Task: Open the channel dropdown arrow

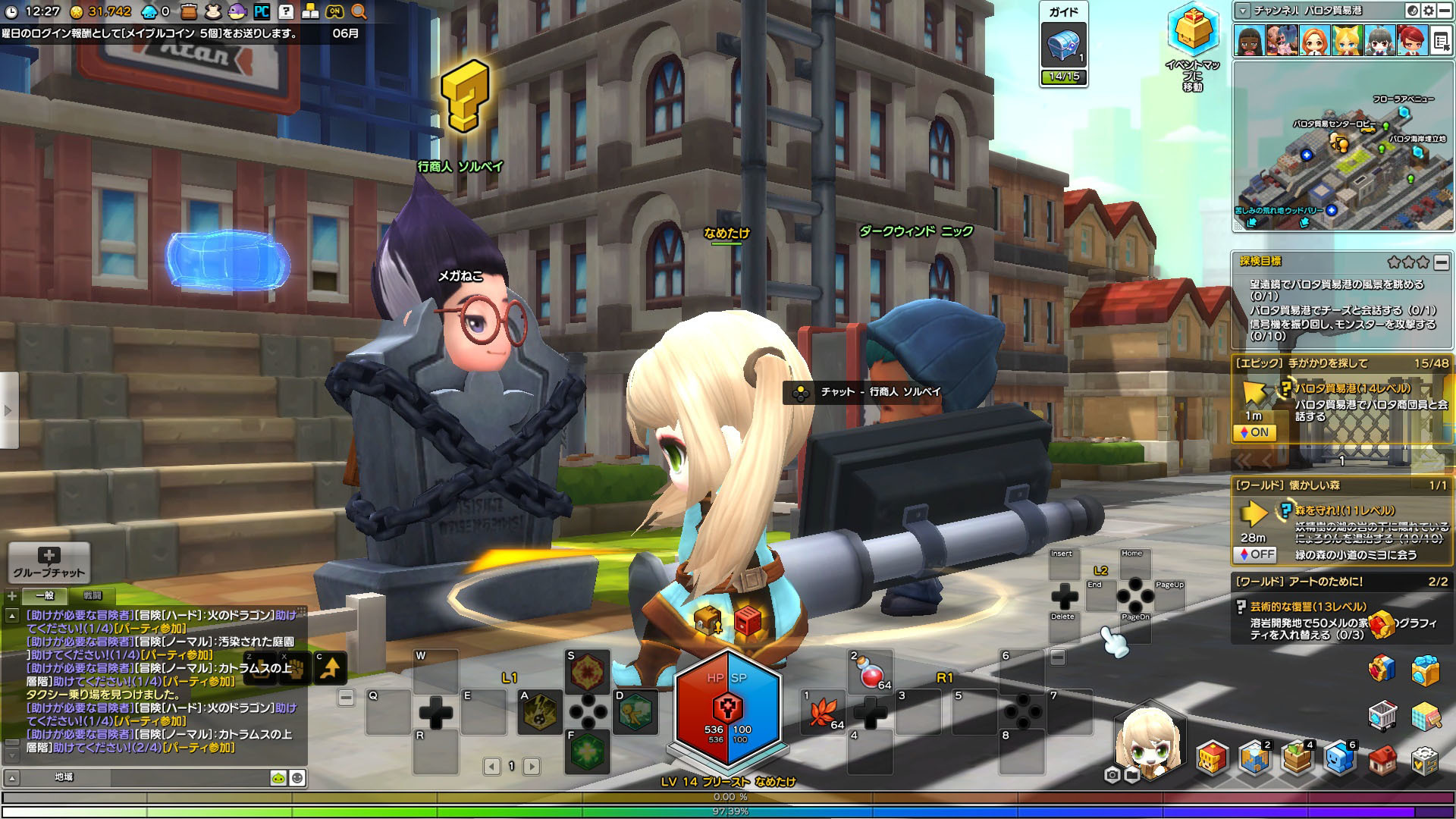Action: [1242, 11]
